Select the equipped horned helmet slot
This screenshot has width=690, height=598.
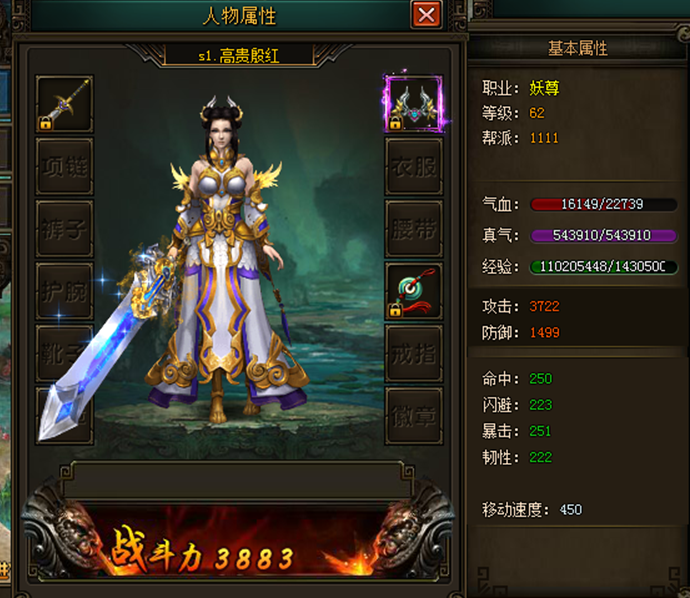click(x=413, y=104)
